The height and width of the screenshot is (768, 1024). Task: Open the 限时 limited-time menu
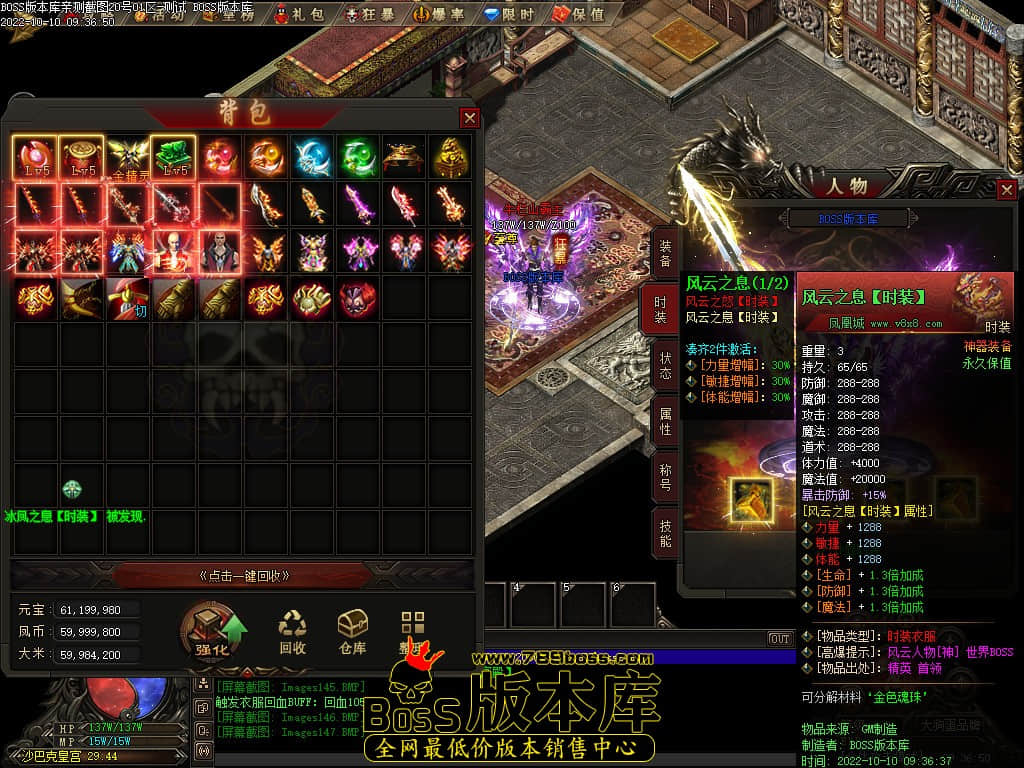tap(508, 14)
